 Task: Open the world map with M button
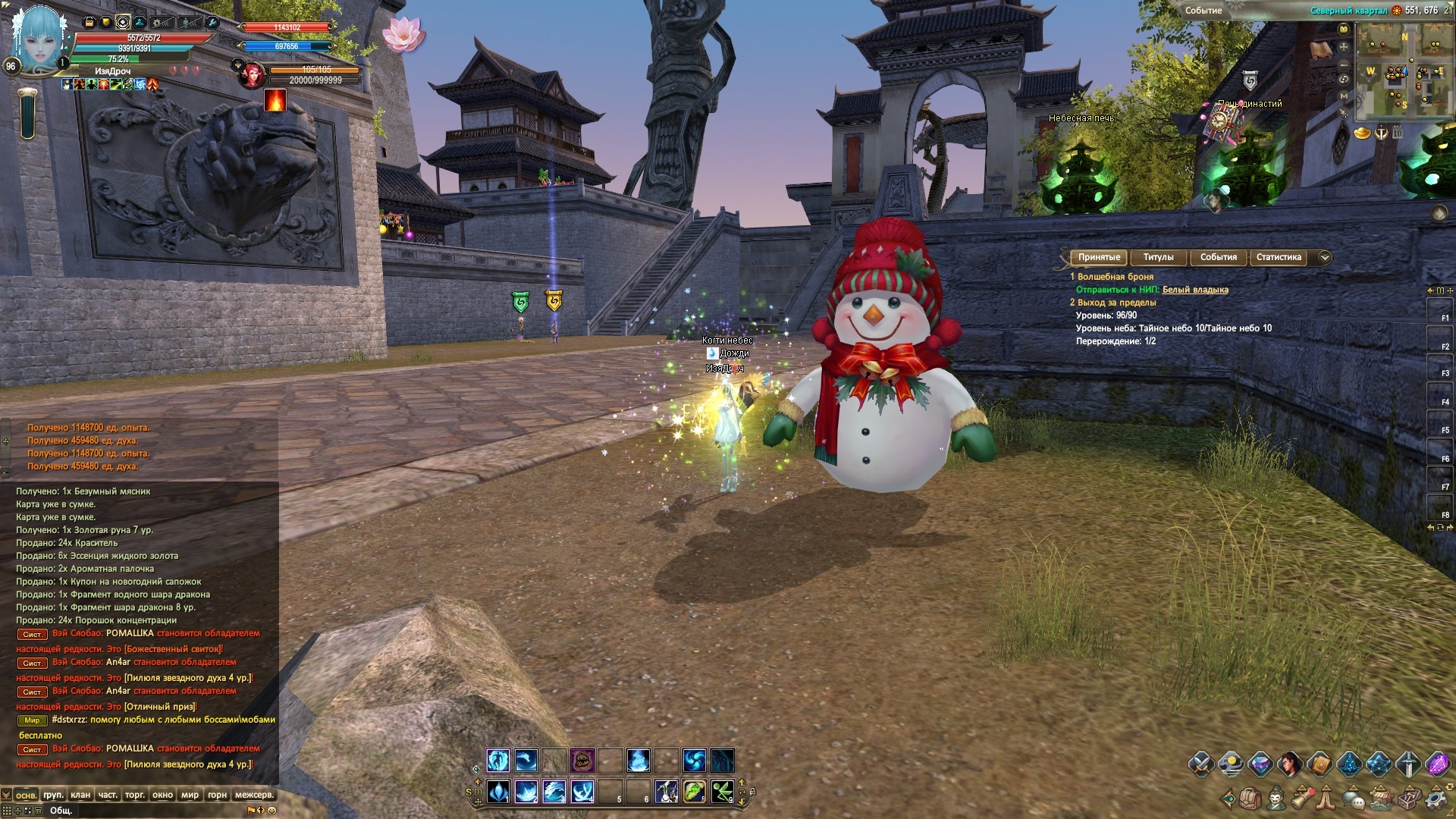click(x=1344, y=96)
